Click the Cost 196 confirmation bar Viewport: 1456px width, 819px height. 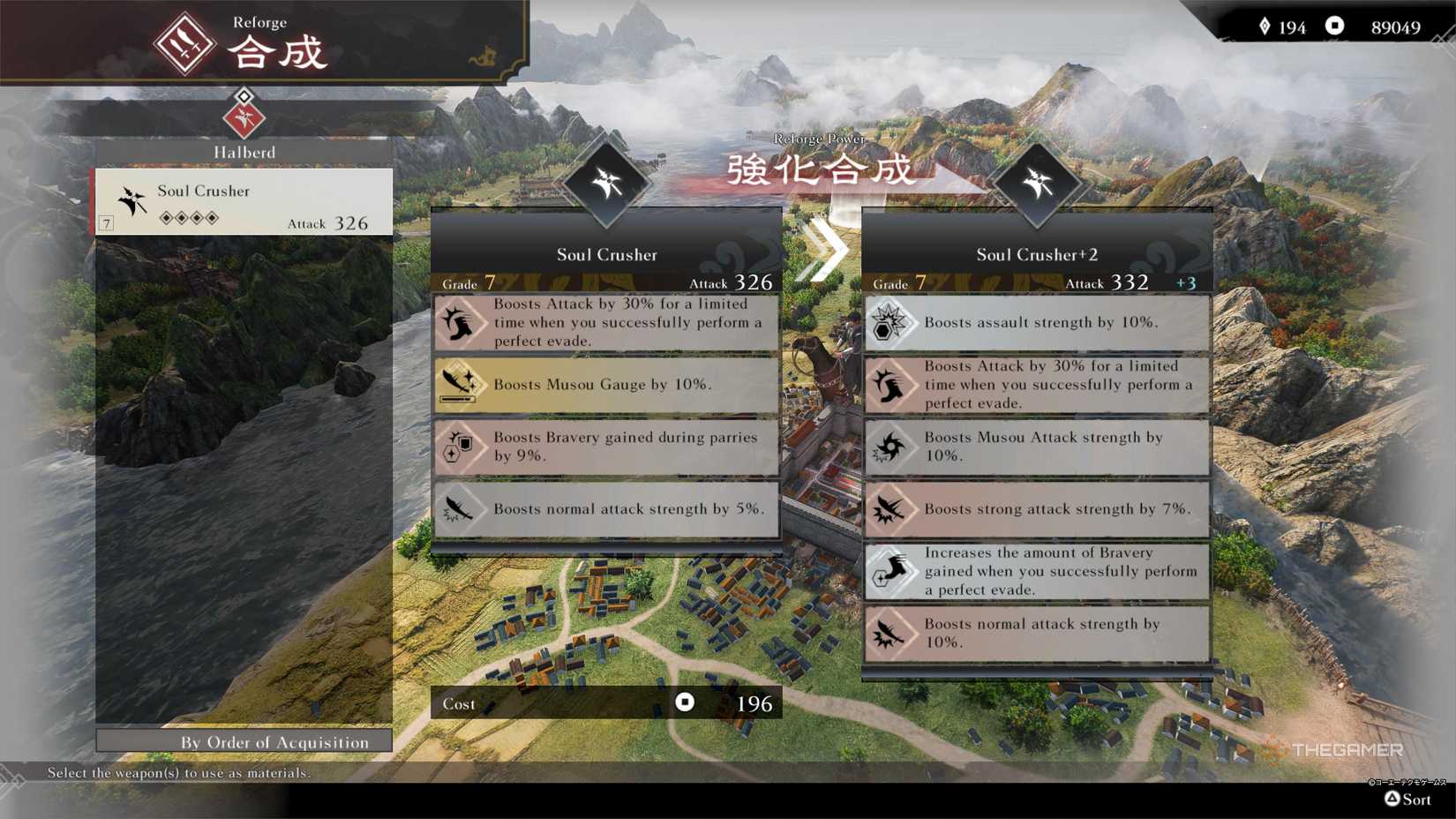[x=607, y=703]
